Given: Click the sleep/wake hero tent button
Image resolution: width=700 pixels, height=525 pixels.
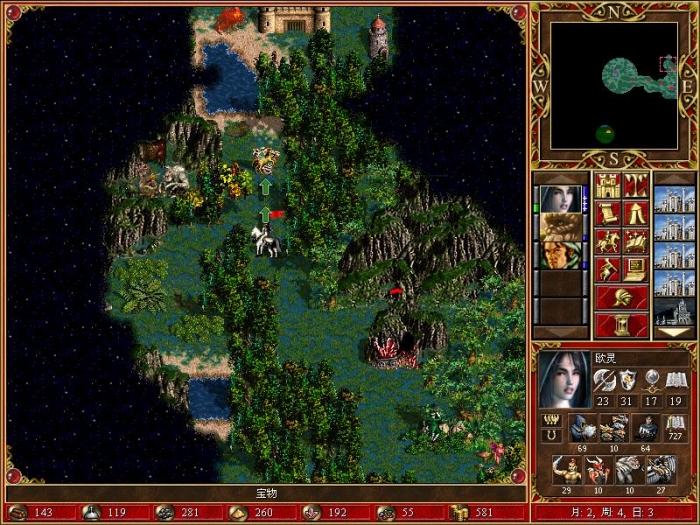Looking at the screenshot, I should [x=635, y=213].
